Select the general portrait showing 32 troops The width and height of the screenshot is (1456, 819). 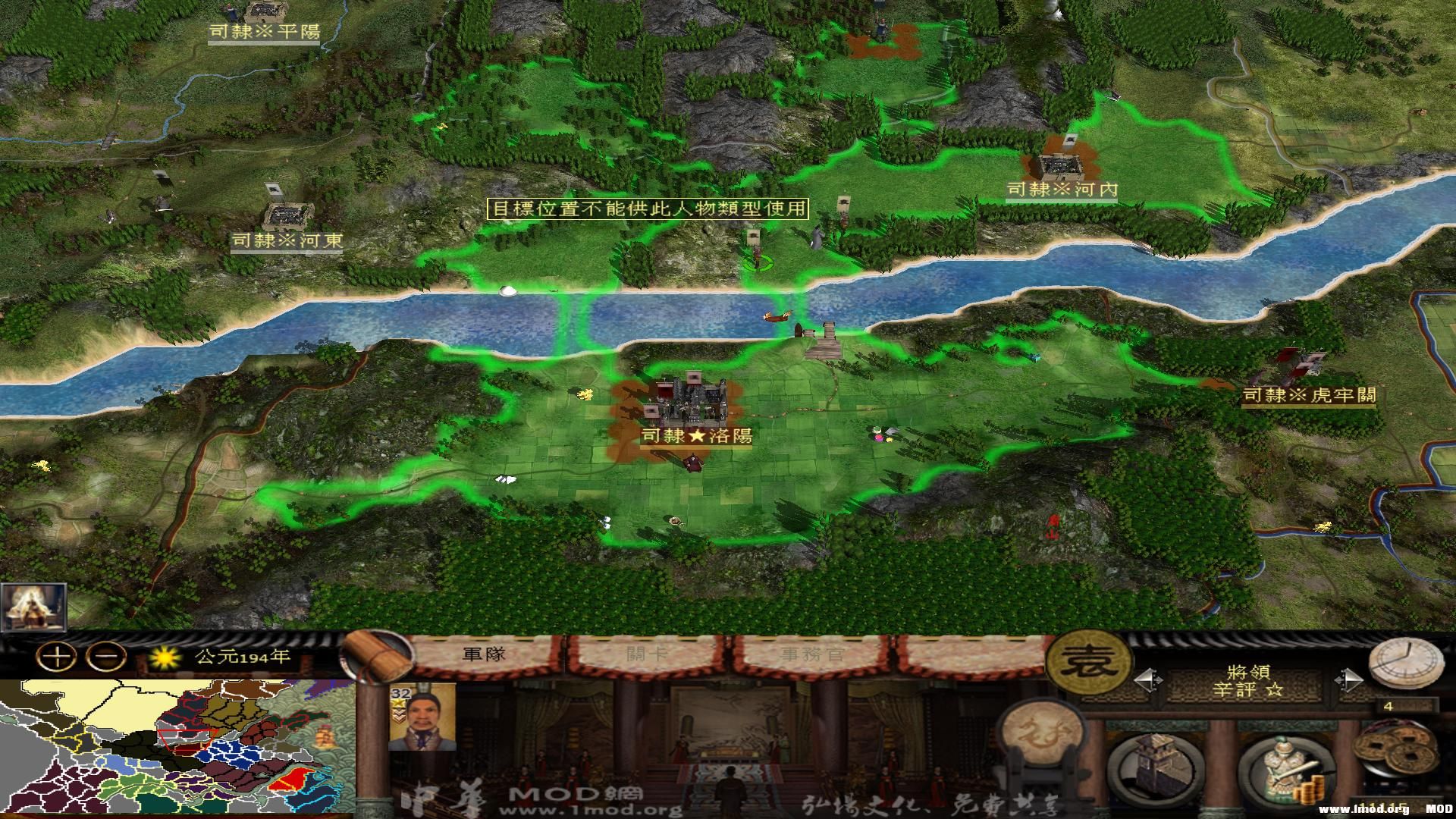coord(422,718)
